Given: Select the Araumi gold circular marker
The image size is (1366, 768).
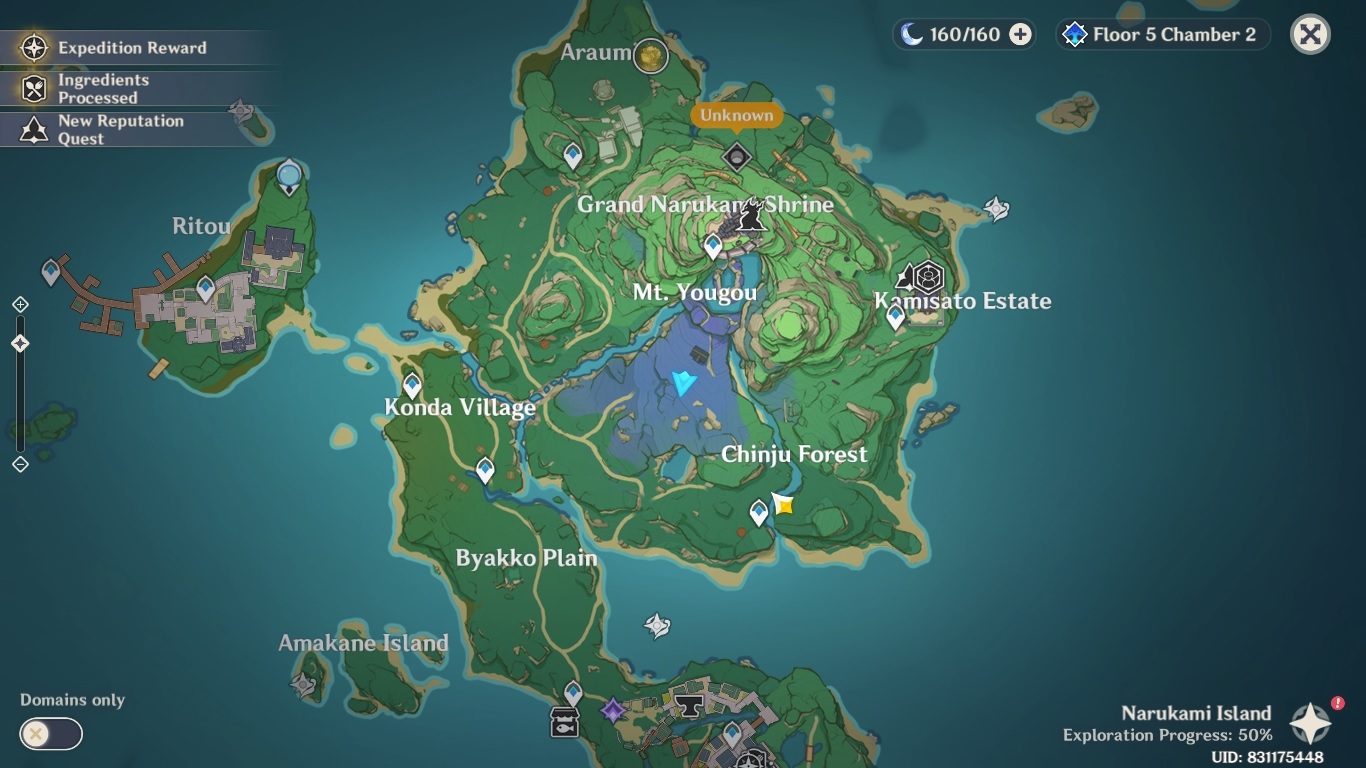Looking at the screenshot, I should coord(651,55).
